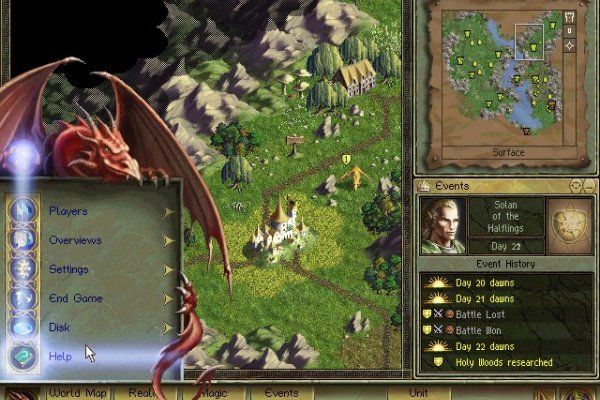
Task: Open the Events panel from bottom bar
Action: click(281, 393)
